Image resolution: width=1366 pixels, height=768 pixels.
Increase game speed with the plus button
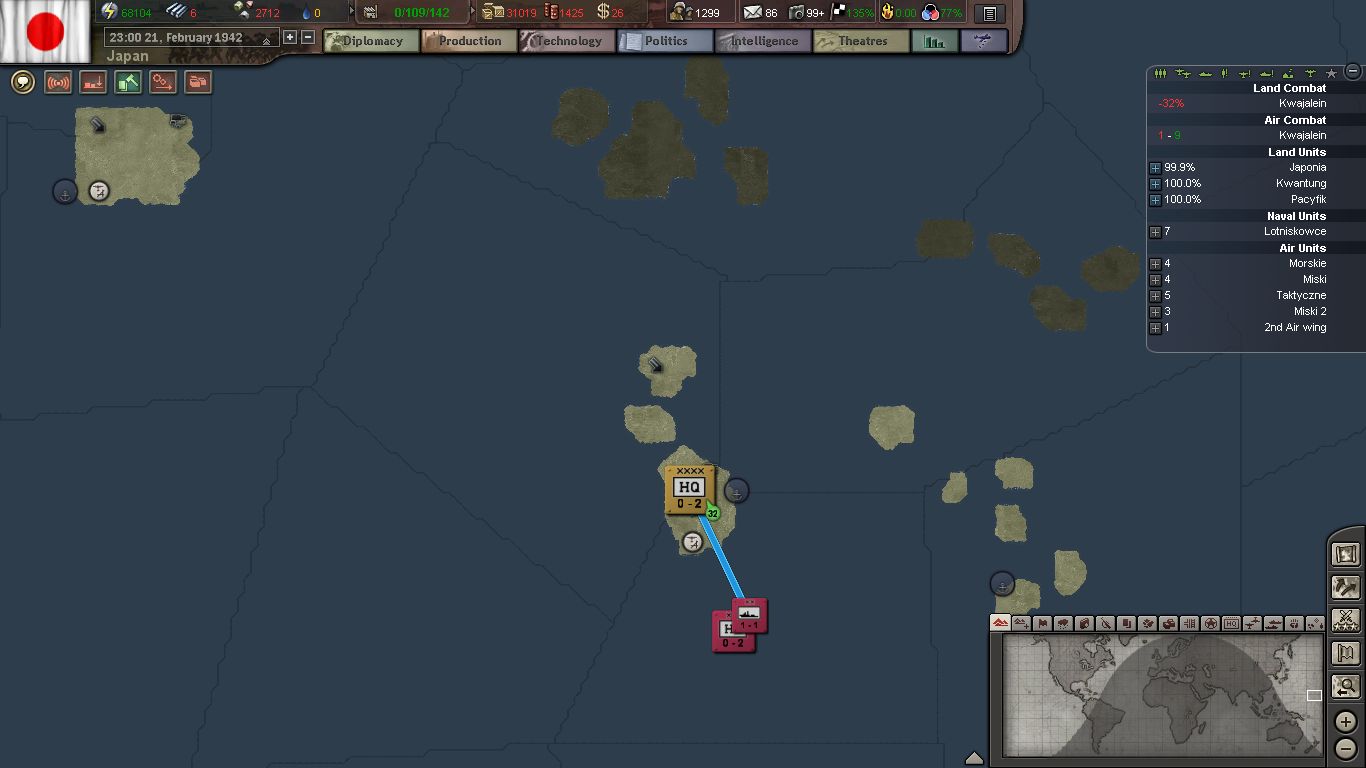[x=290, y=37]
